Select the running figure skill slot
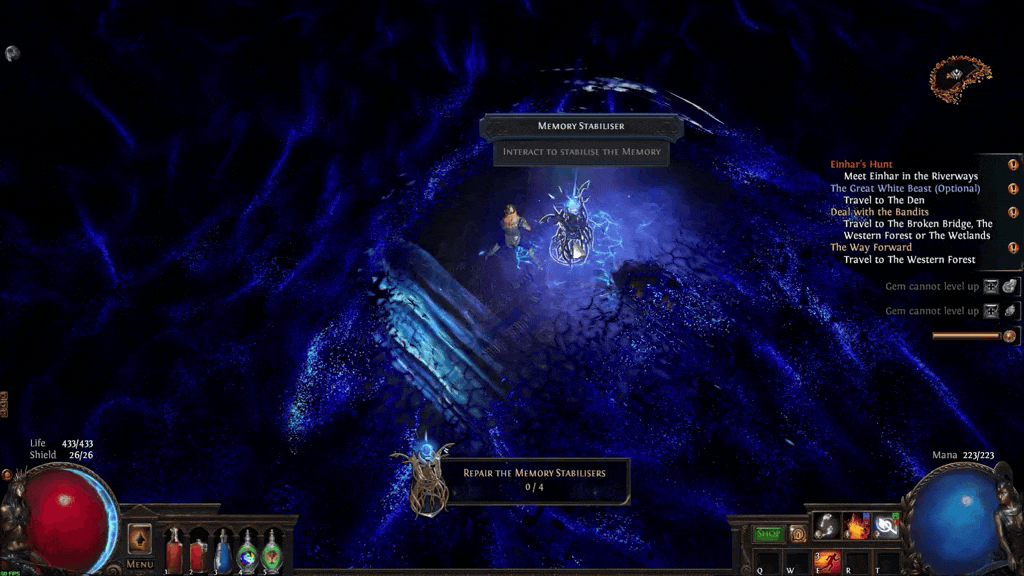This screenshot has width=1024, height=576. [x=829, y=563]
